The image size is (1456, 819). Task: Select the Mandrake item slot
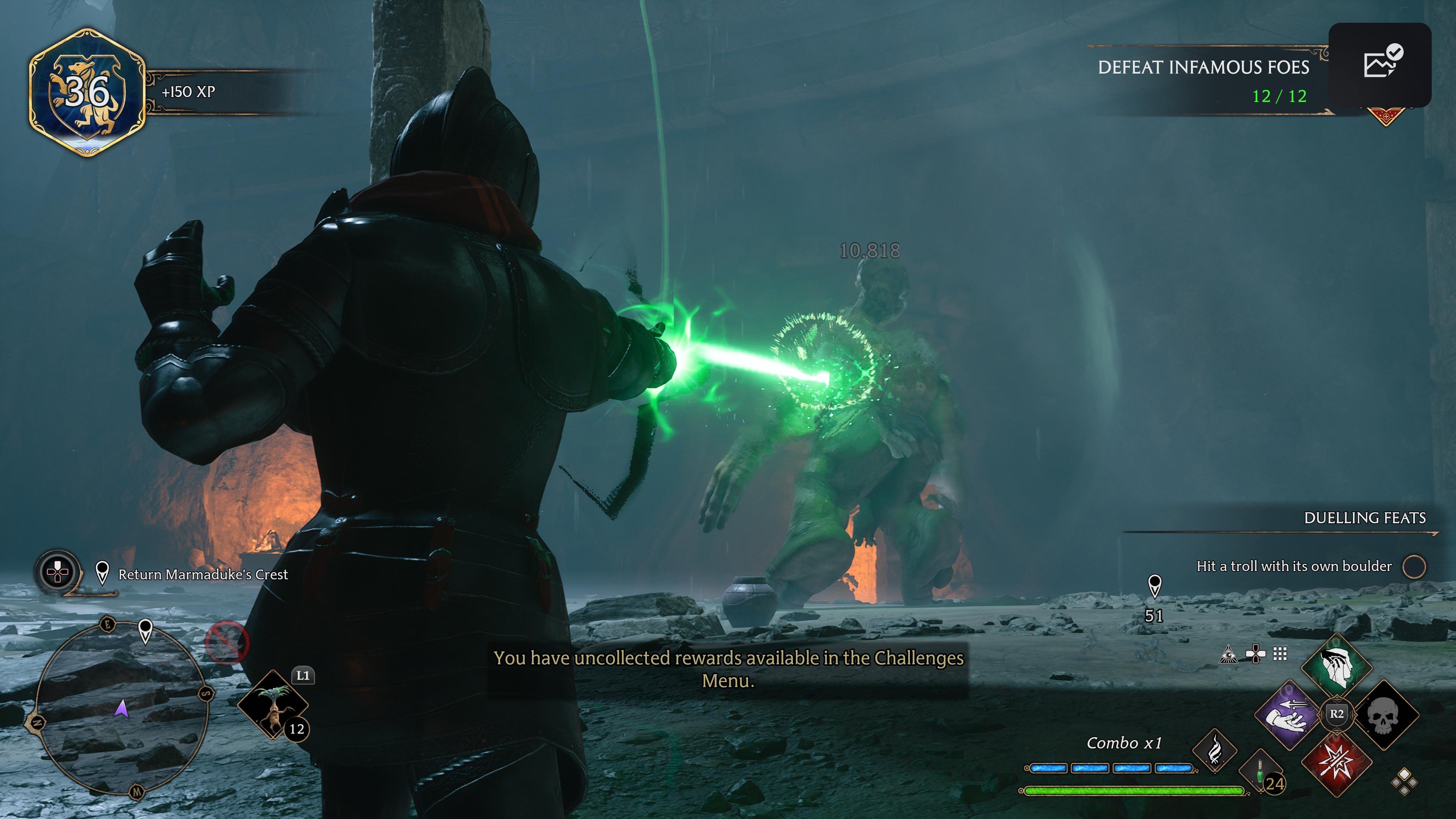(x=273, y=705)
